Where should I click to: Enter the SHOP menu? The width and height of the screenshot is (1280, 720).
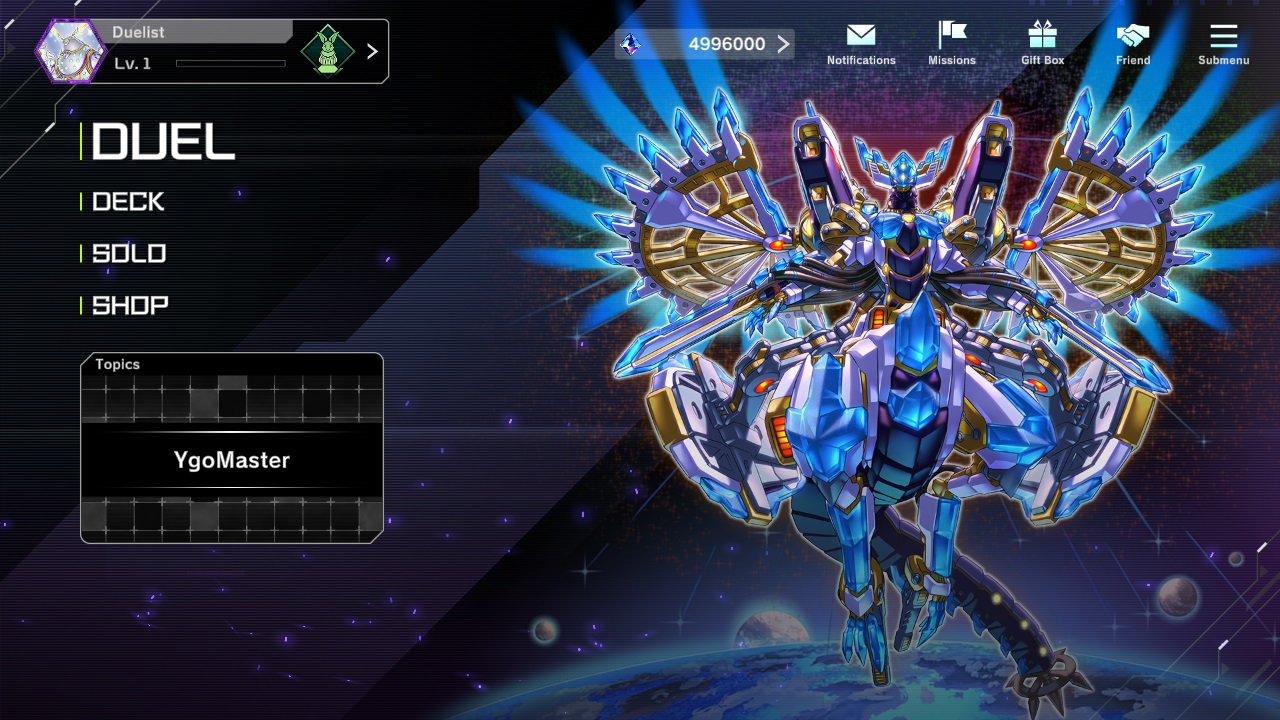(x=130, y=306)
